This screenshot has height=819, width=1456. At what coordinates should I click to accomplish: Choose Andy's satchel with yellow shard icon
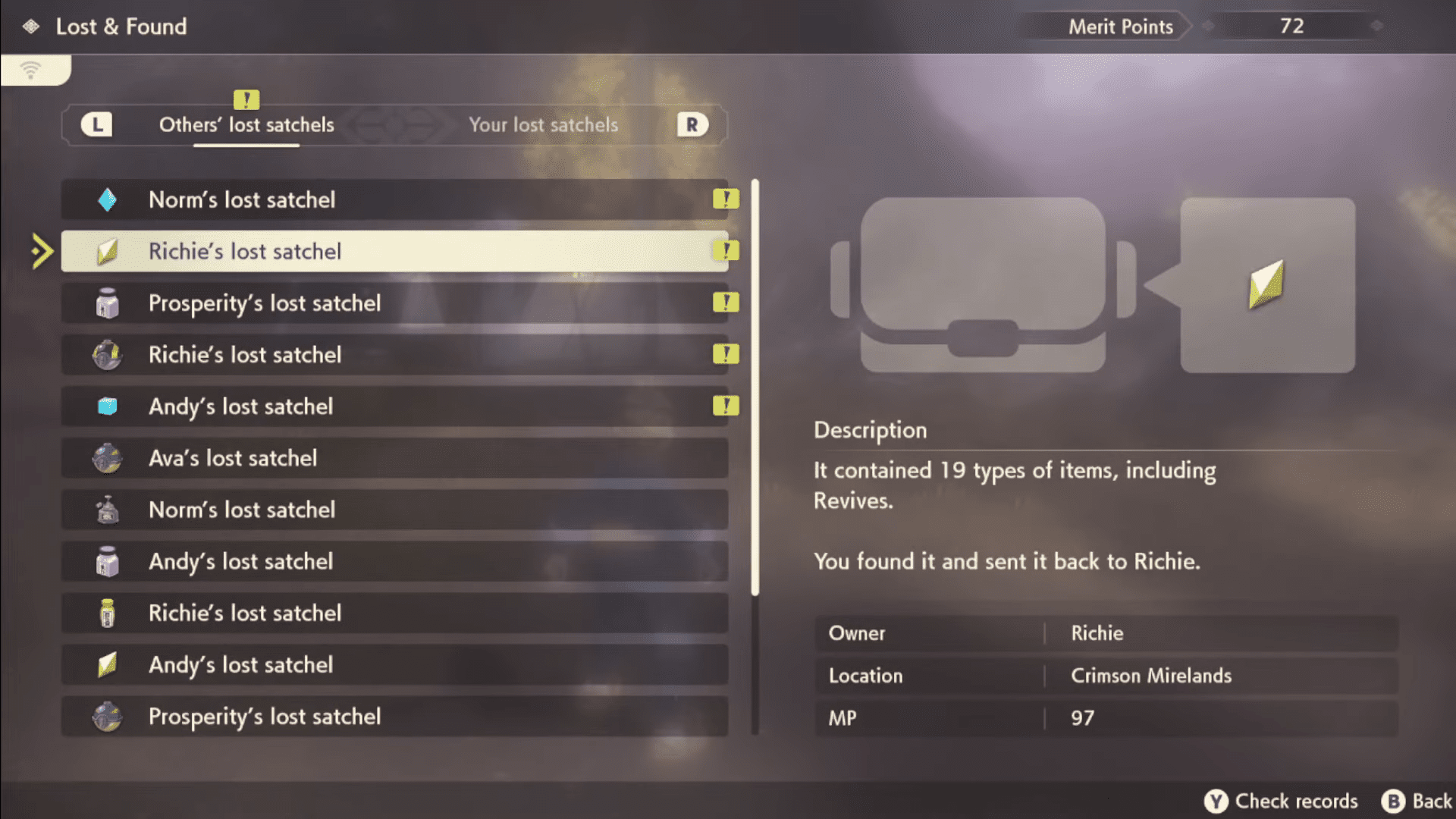point(394,665)
